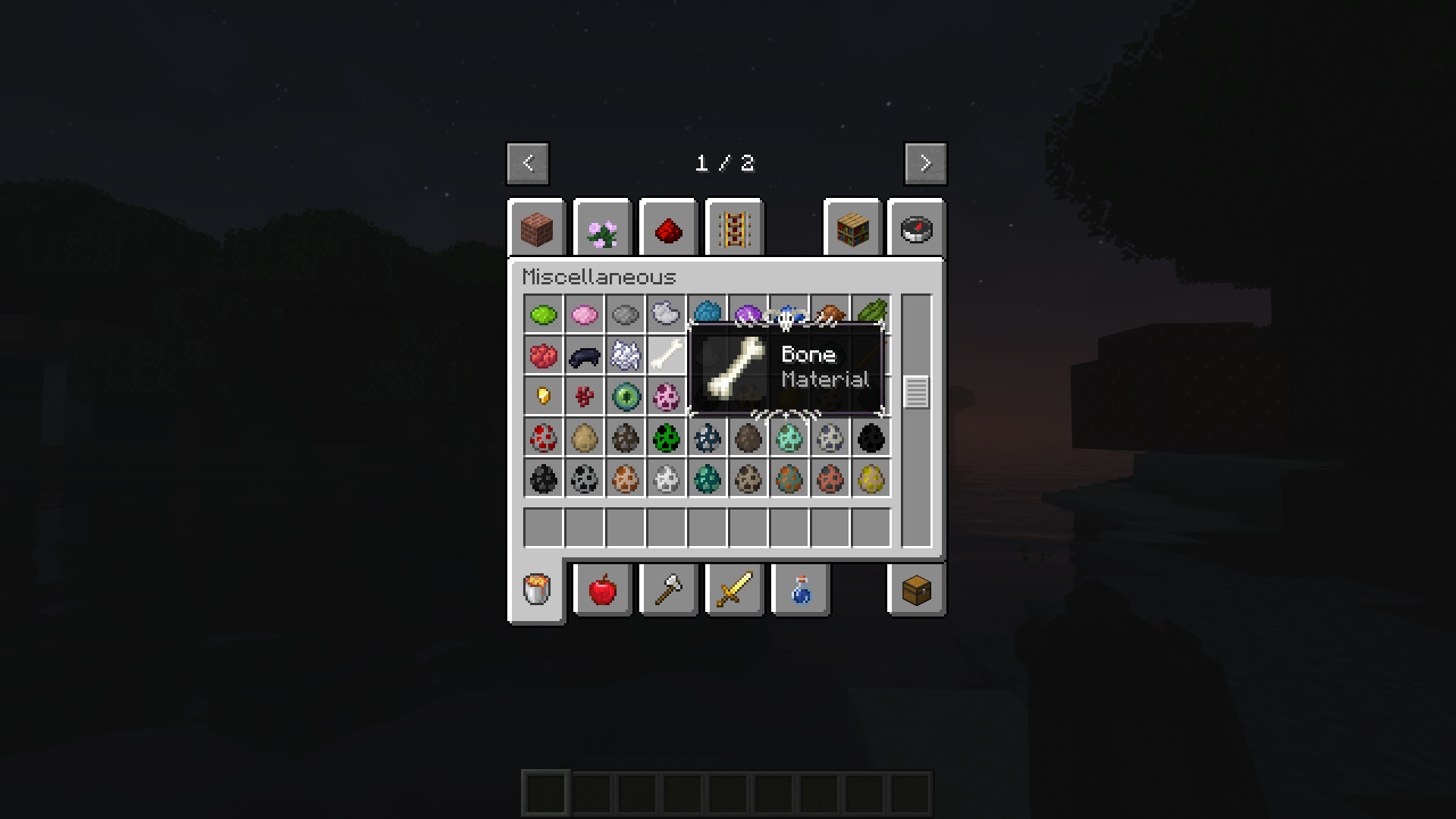Take the Eye of Ender

(x=626, y=396)
